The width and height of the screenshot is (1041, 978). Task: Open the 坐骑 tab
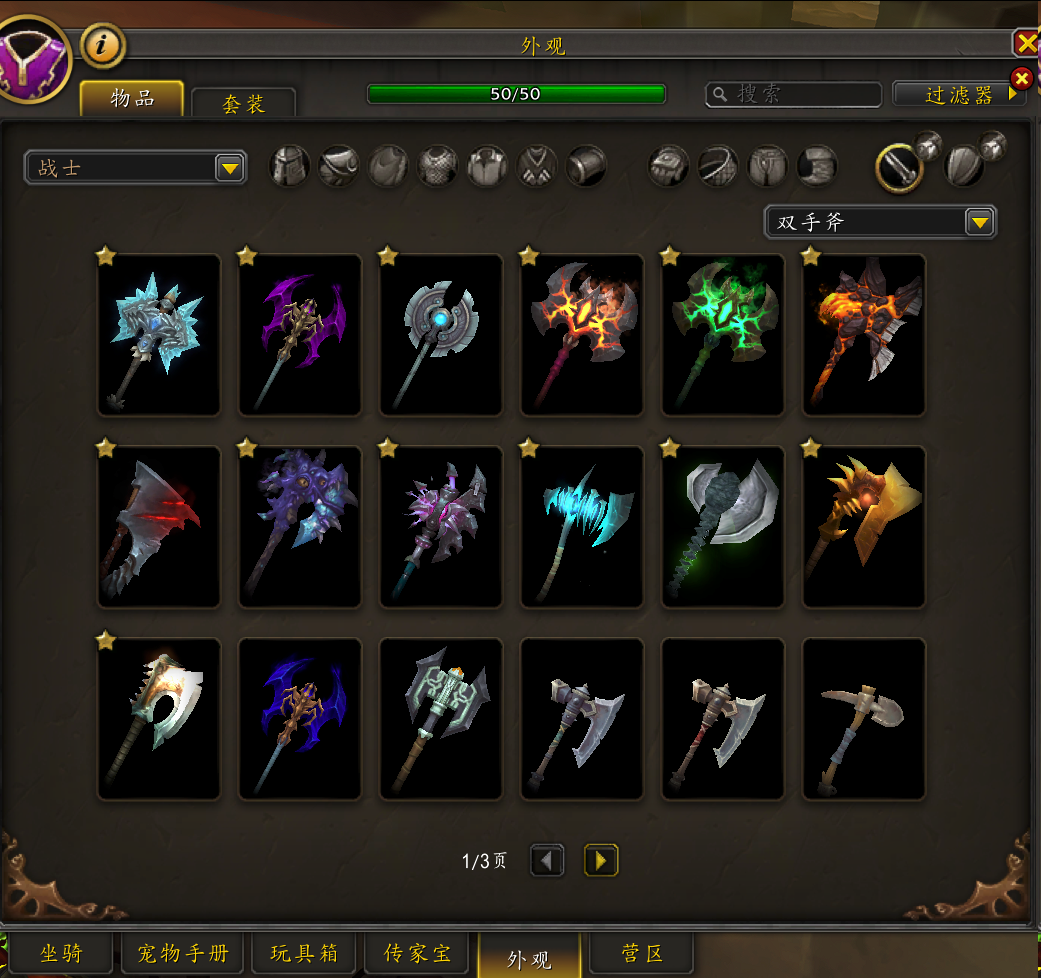[60, 954]
